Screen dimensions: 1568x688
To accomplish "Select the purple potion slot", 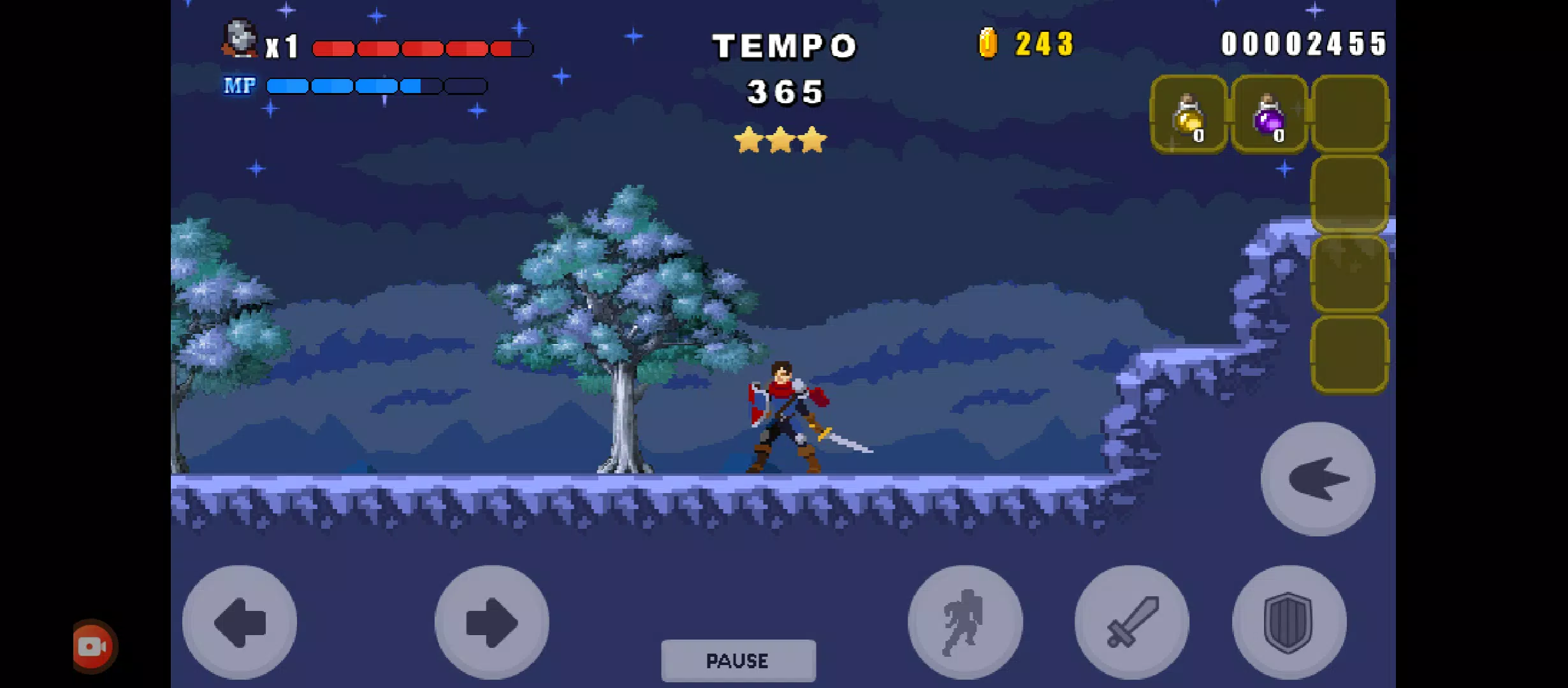I will pyautogui.click(x=1269, y=115).
